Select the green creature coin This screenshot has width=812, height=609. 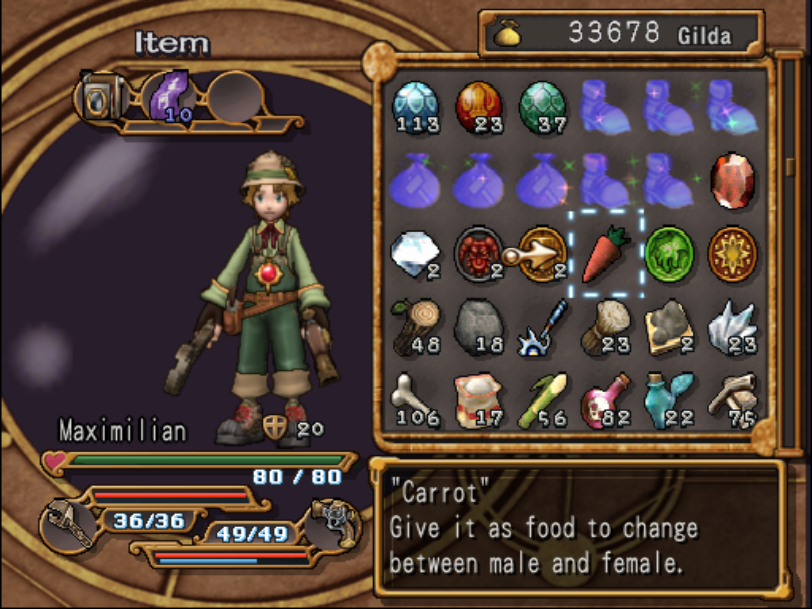(668, 254)
